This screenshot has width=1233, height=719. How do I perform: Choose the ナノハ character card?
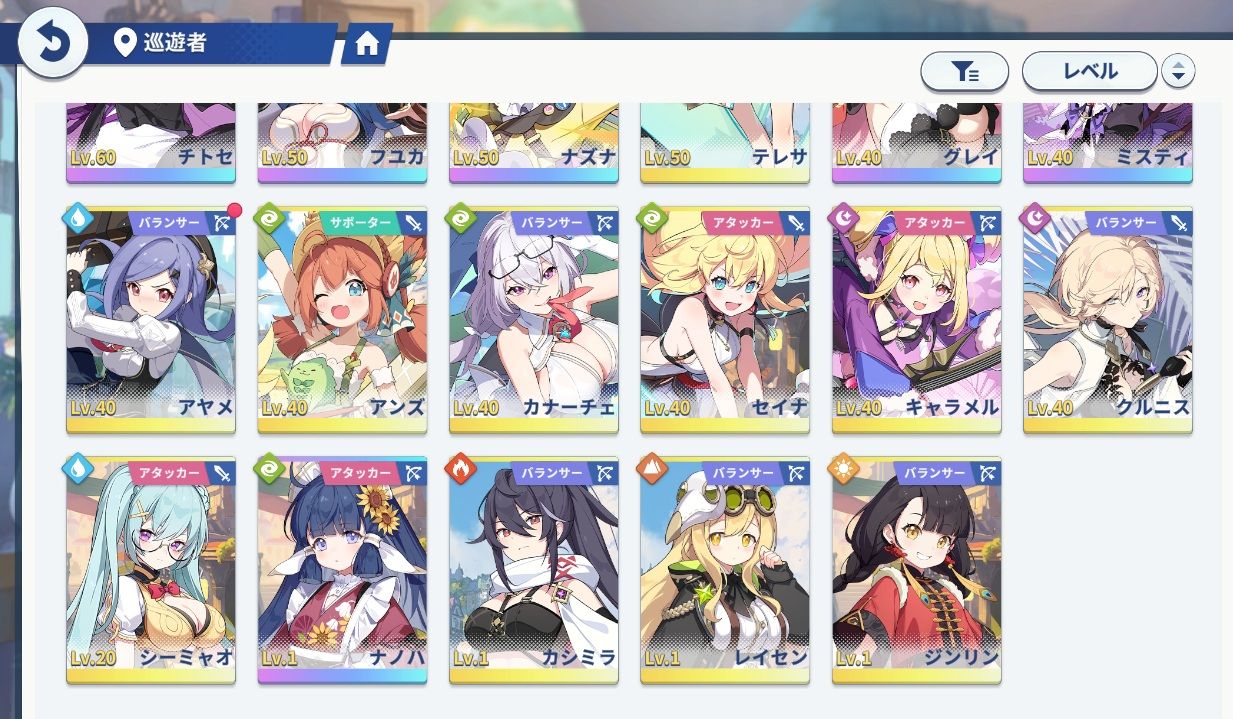pyautogui.click(x=342, y=570)
